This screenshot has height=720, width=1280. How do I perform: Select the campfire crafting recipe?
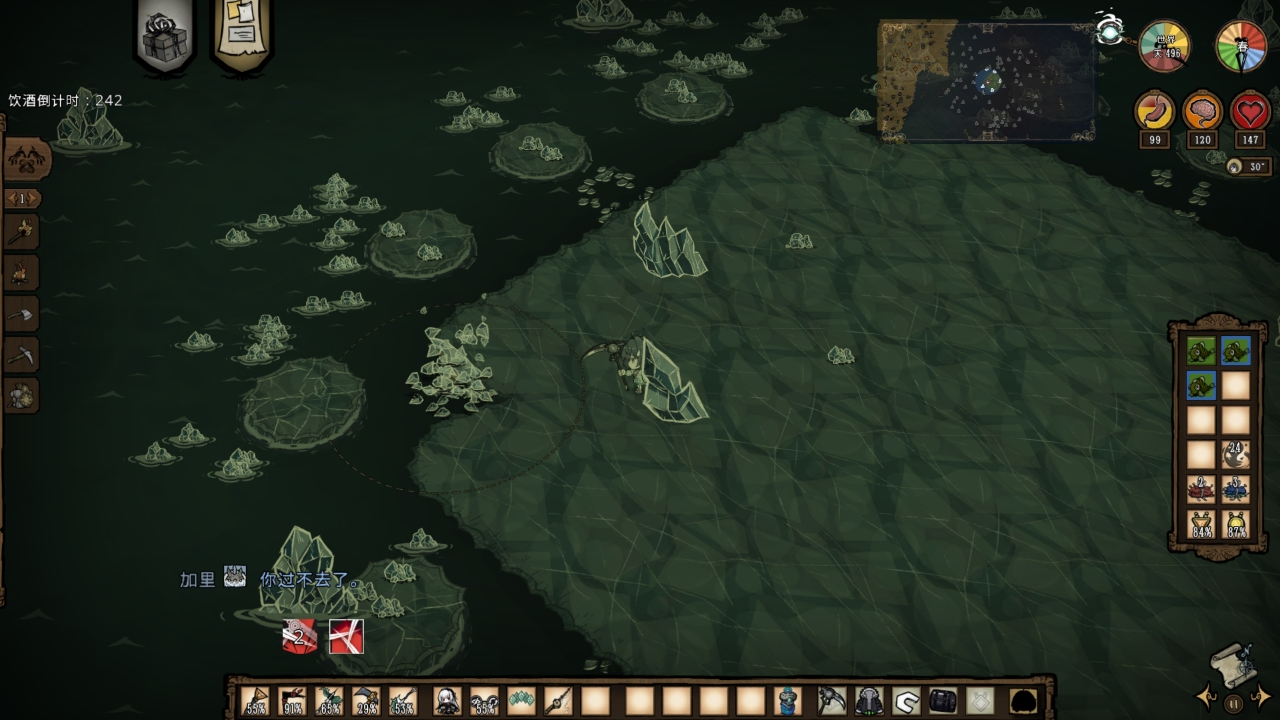click(21, 272)
